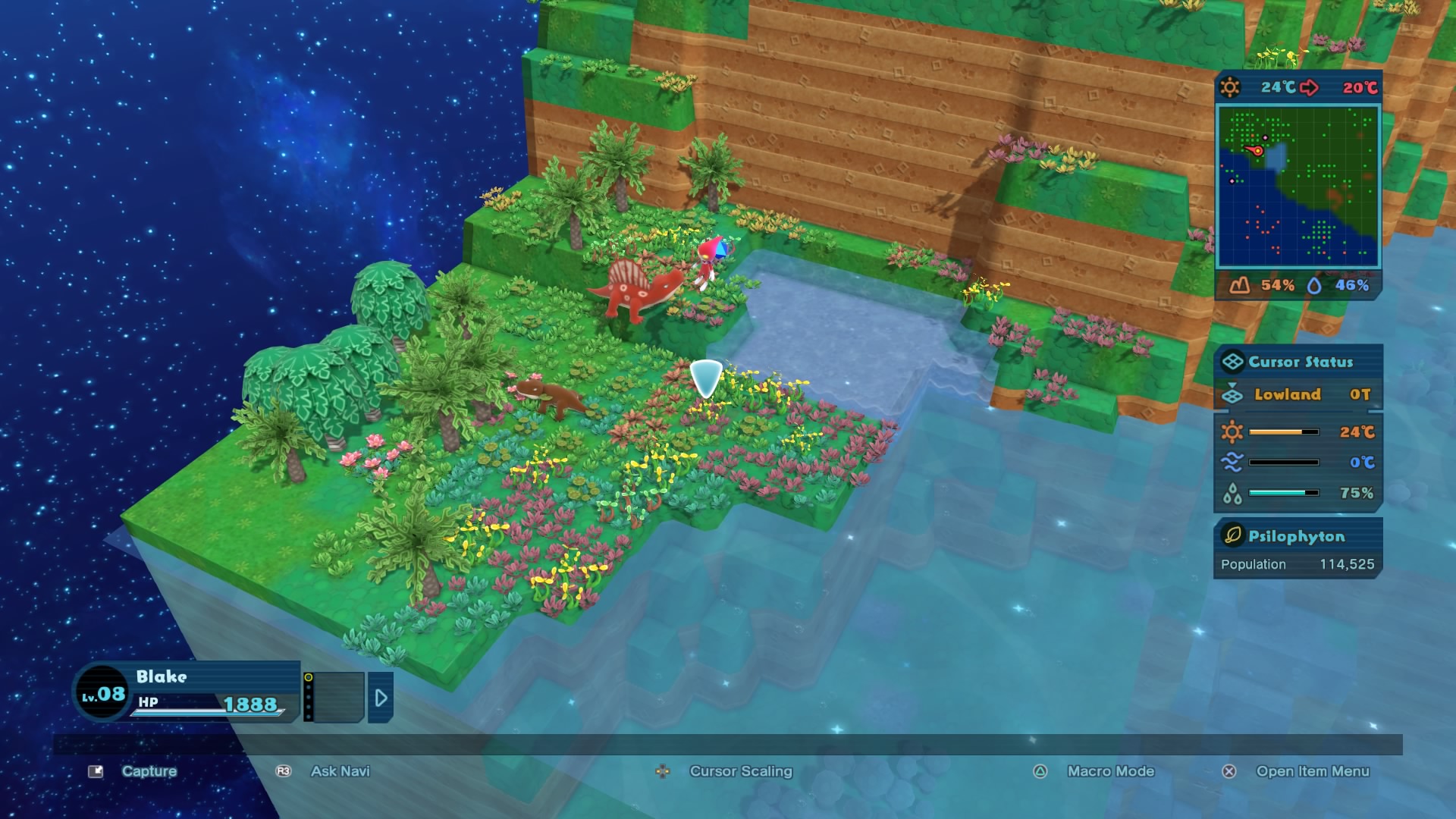Click the humidity droplets icon
Image resolution: width=1456 pixels, height=819 pixels.
click(x=1232, y=492)
